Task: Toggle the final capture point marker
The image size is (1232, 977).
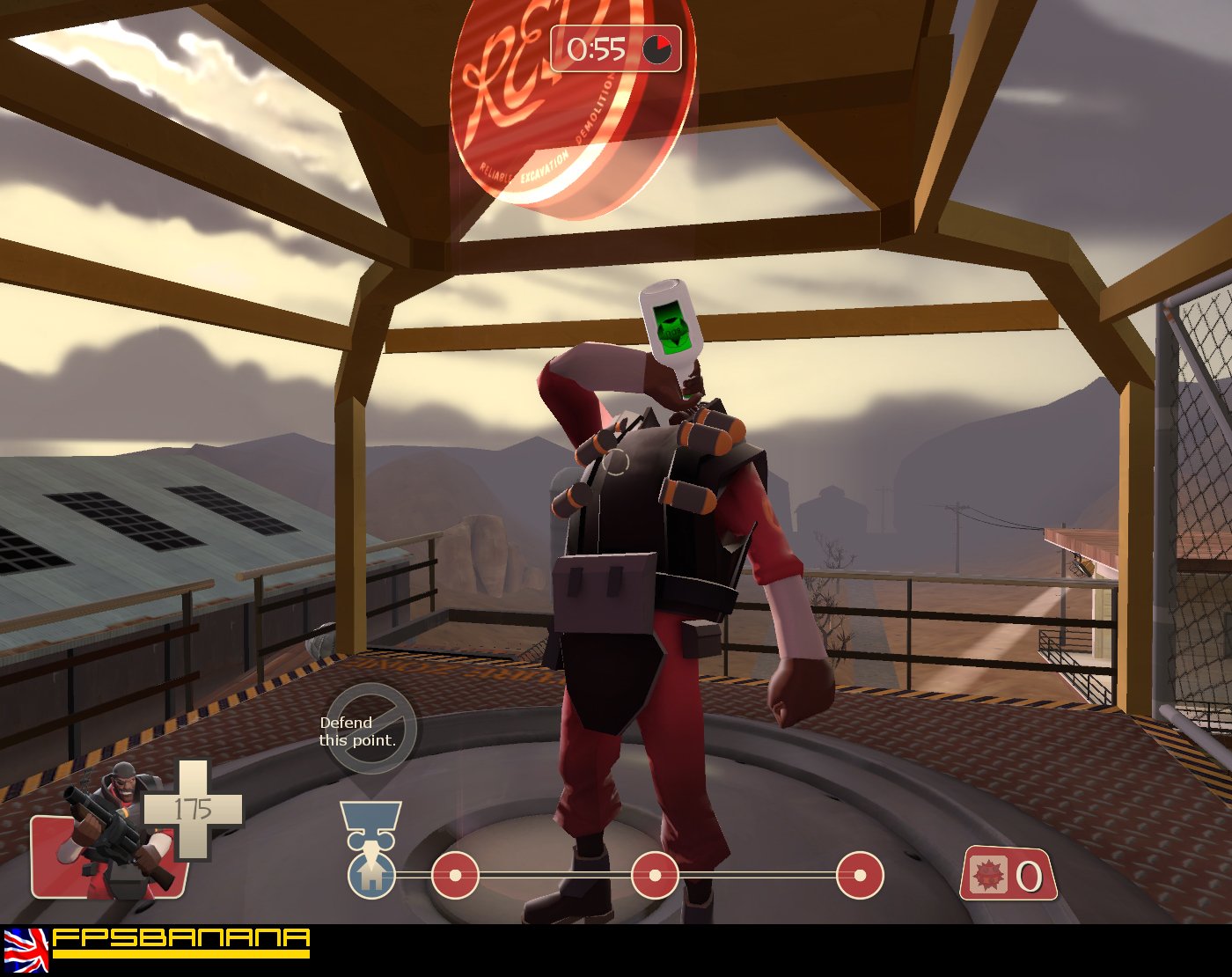Action: [858, 874]
